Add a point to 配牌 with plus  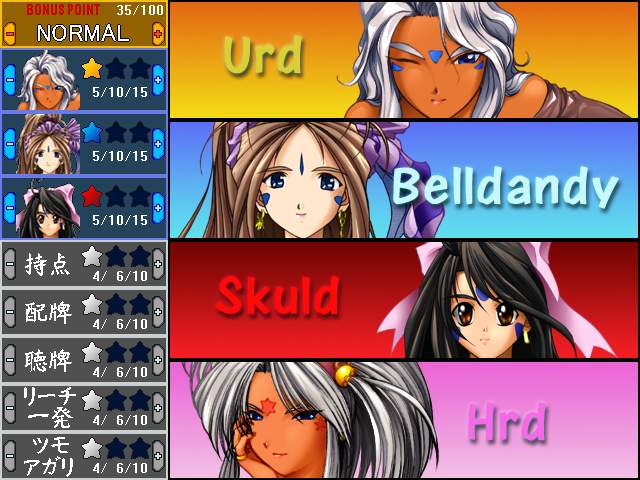point(158,311)
